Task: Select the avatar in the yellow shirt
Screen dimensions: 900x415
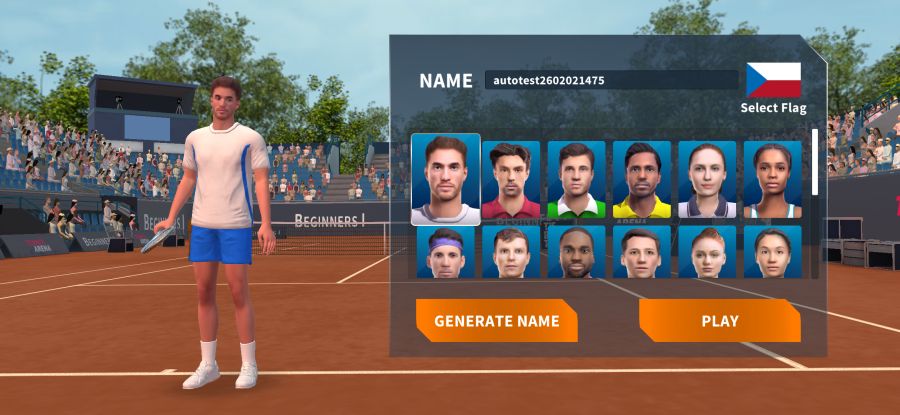Action: [x=641, y=180]
